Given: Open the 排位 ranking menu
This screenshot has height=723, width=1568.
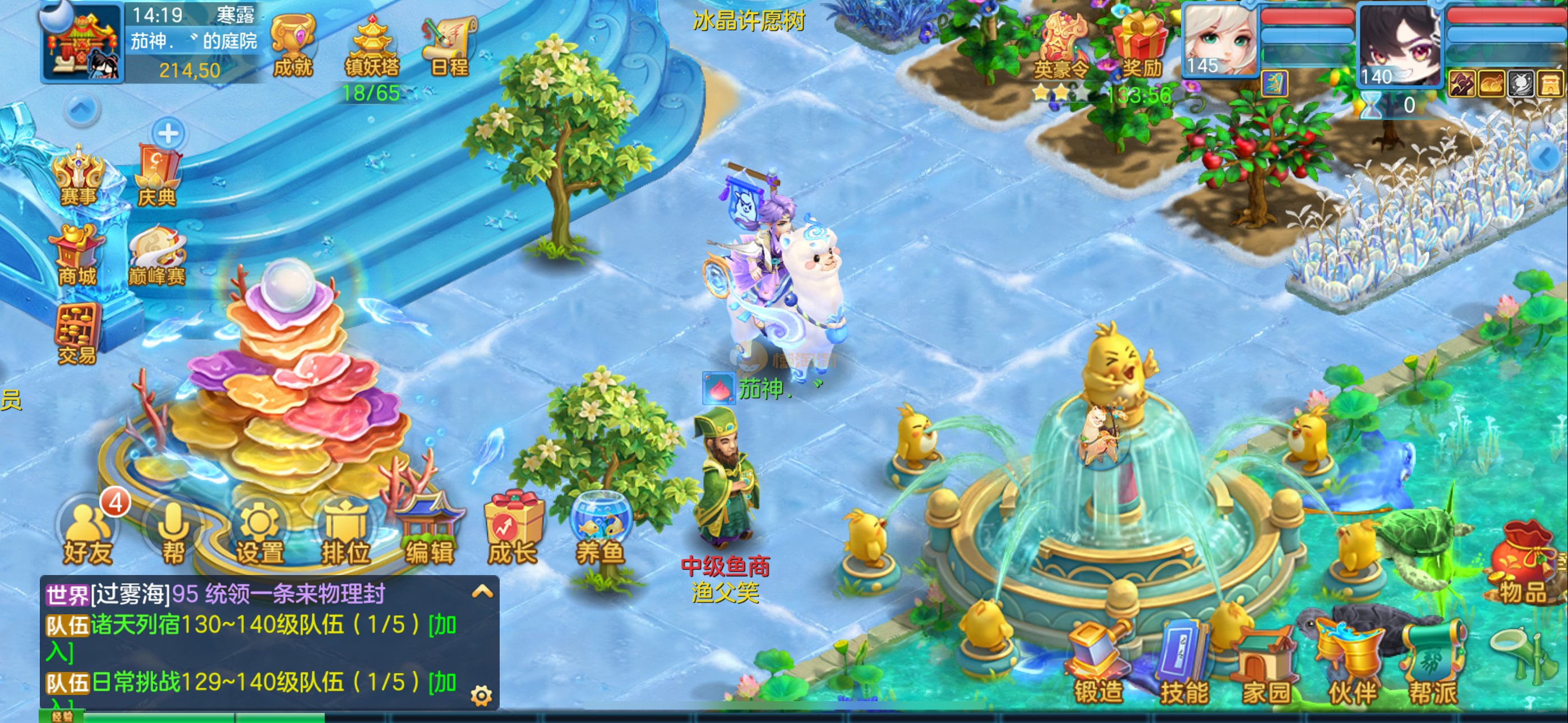Looking at the screenshot, I should 345,532.
